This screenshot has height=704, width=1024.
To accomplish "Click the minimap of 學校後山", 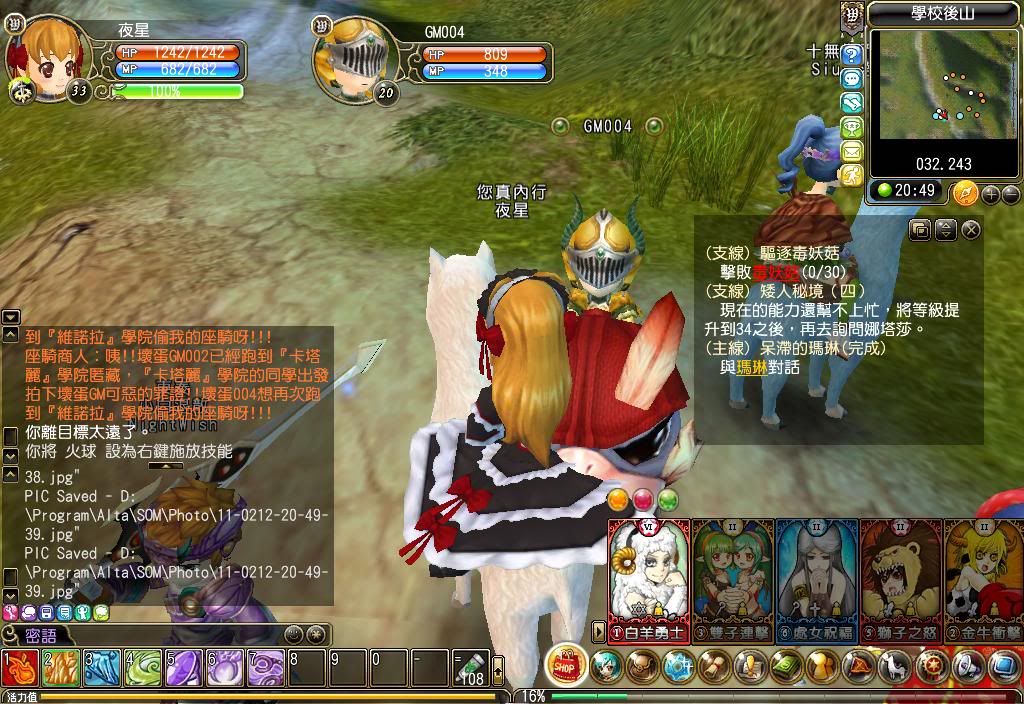I will 925,84.
